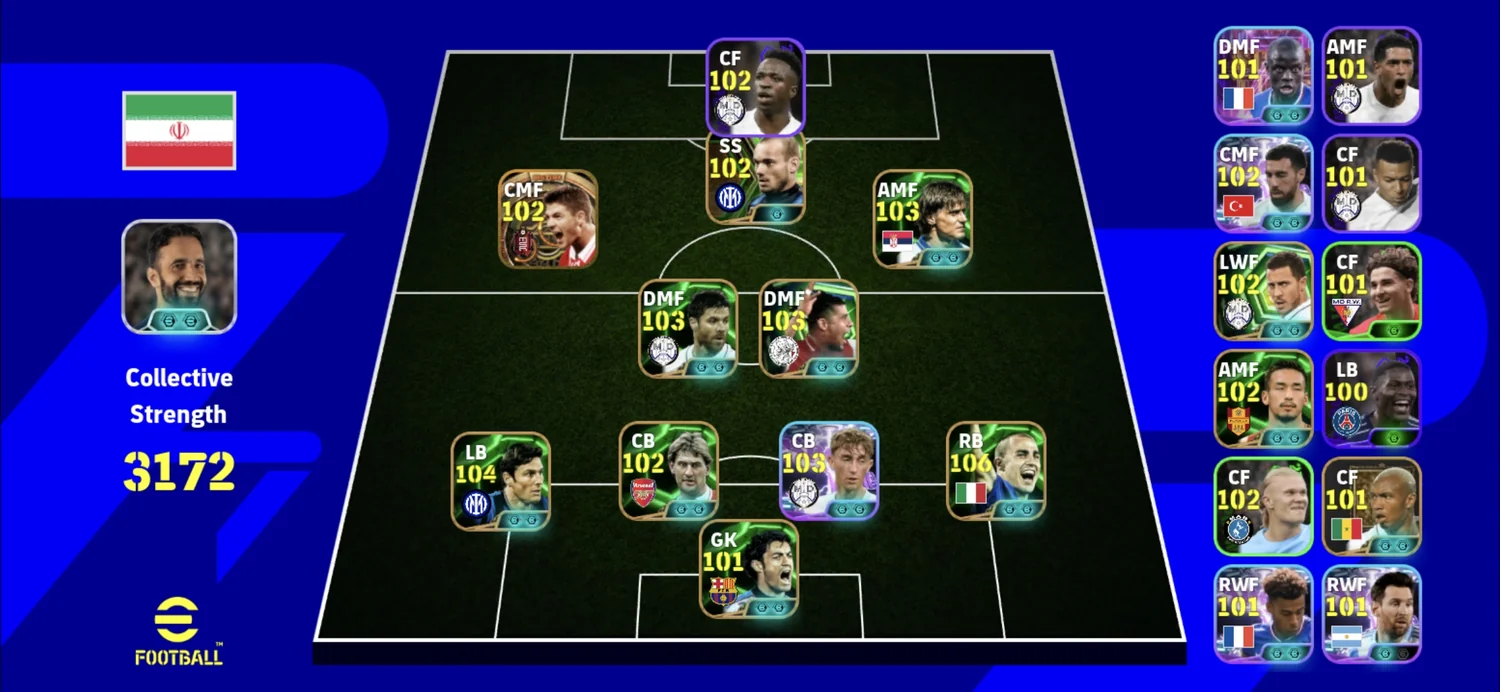Choose the RWF 101 card with Argentina flag

1371,614
